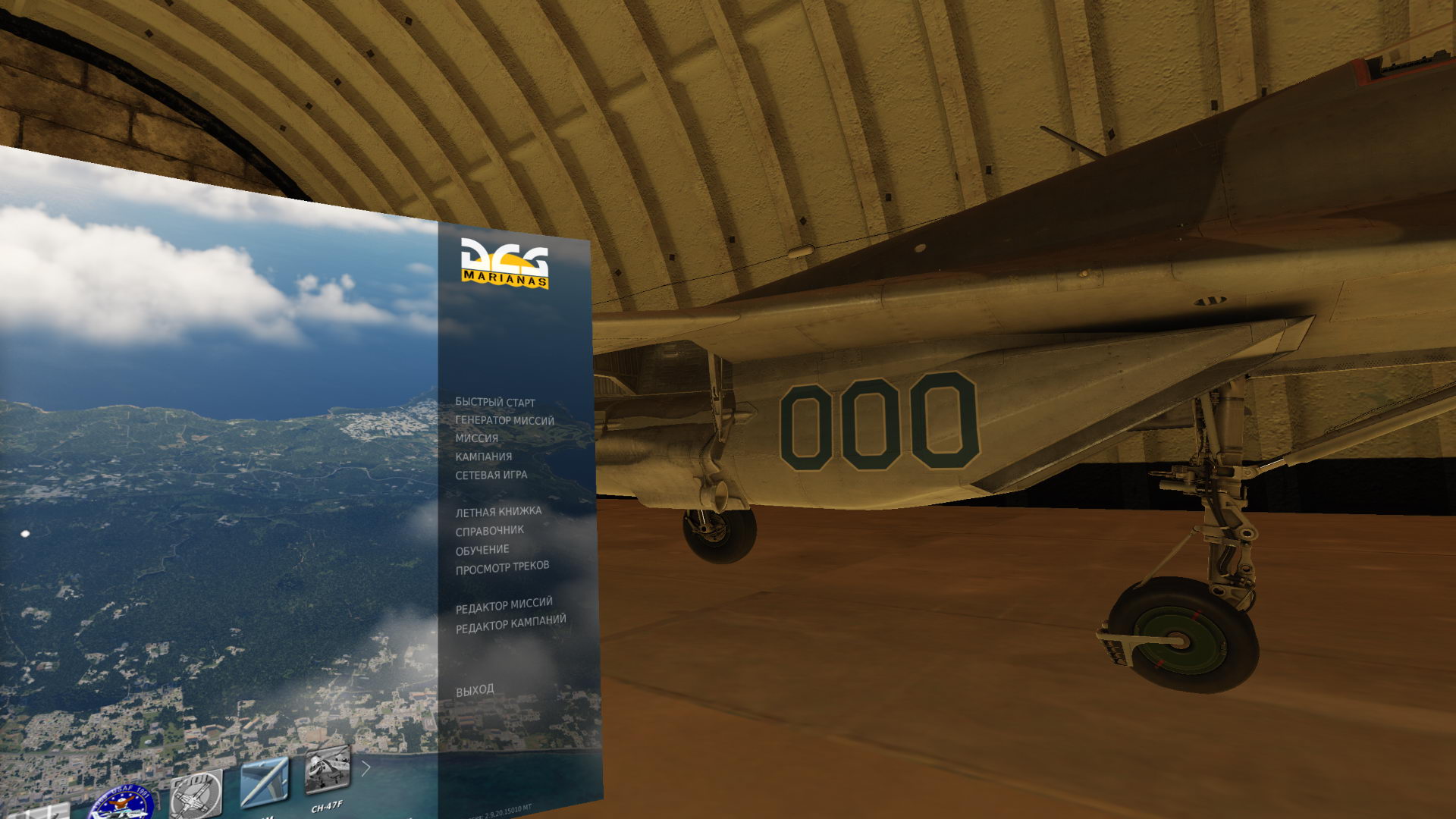The height and width of the screenshot is (819, 1456).
Task: Click ВЫХОД to exit the game
Action: click(x=473, y=689)
